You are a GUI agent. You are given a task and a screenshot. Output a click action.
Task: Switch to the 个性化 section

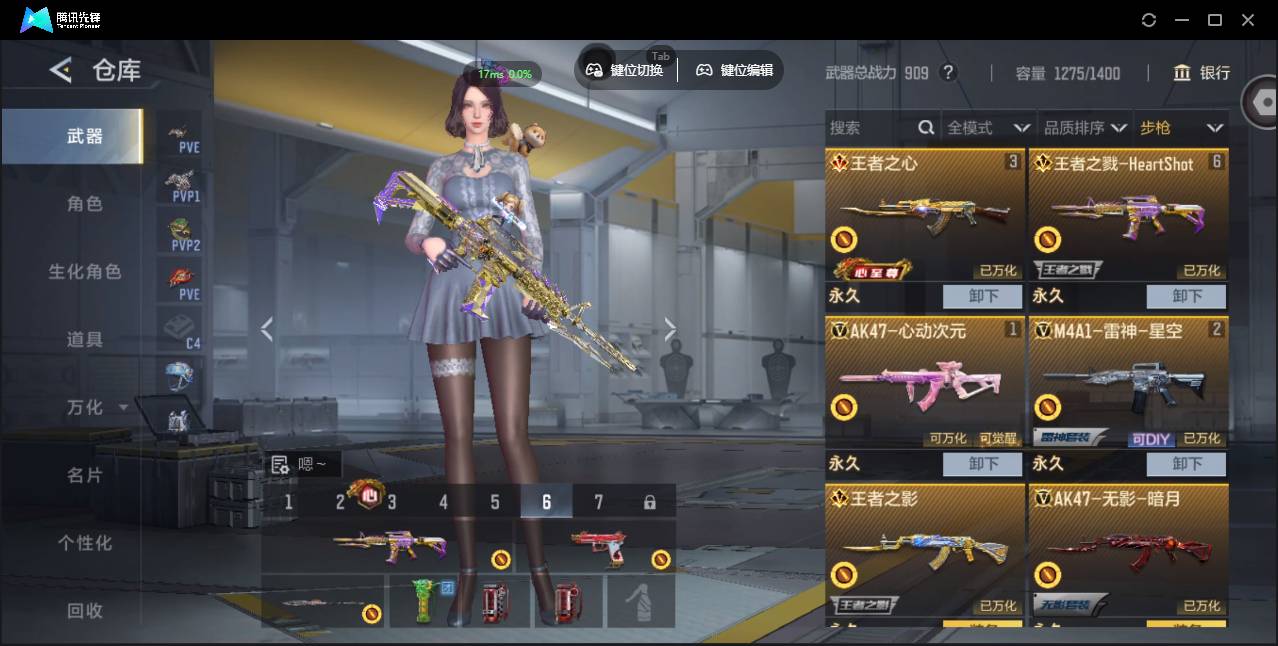coord(84,543)
